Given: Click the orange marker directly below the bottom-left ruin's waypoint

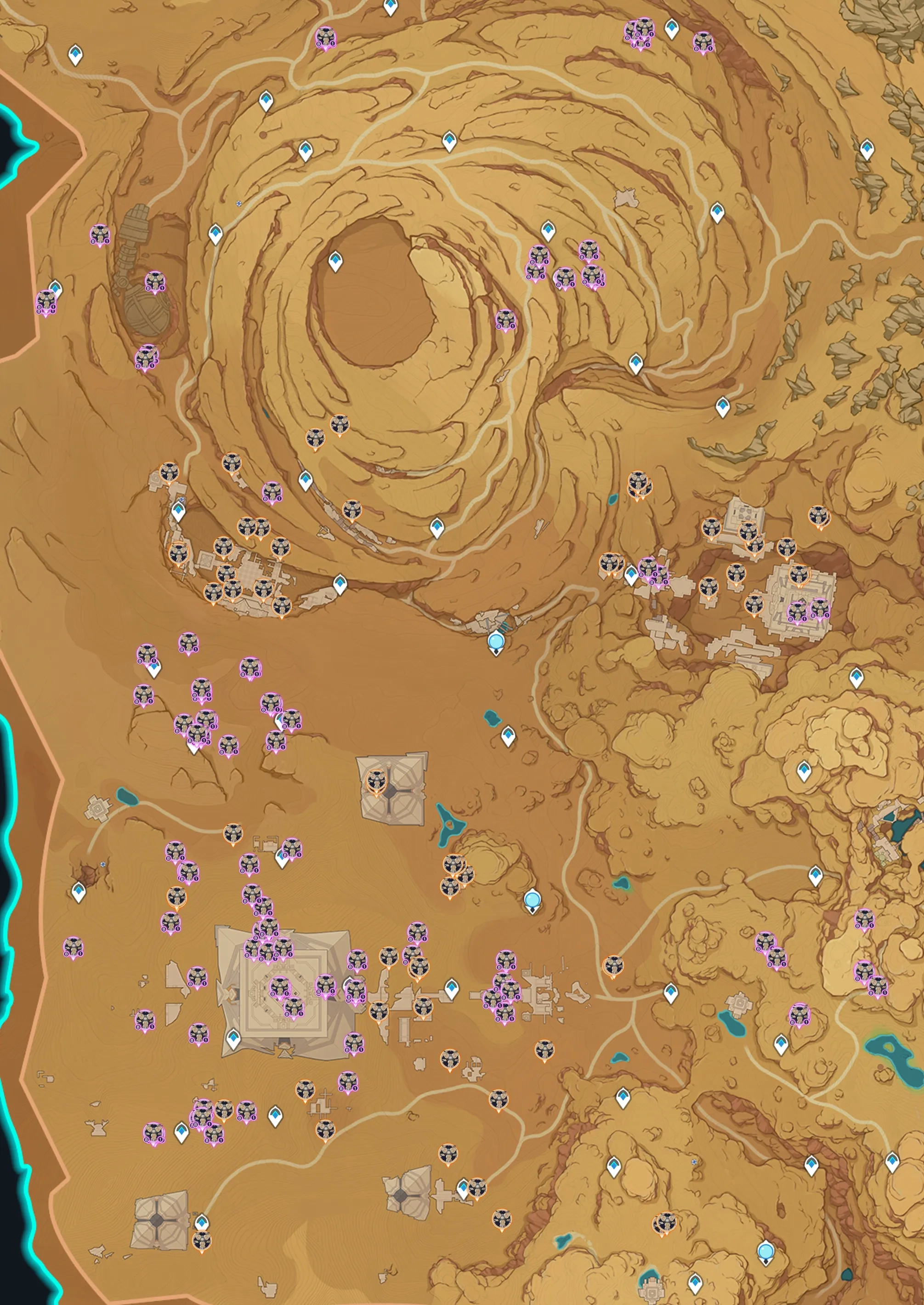Looking at the screenshot, I should (200, 1238).
